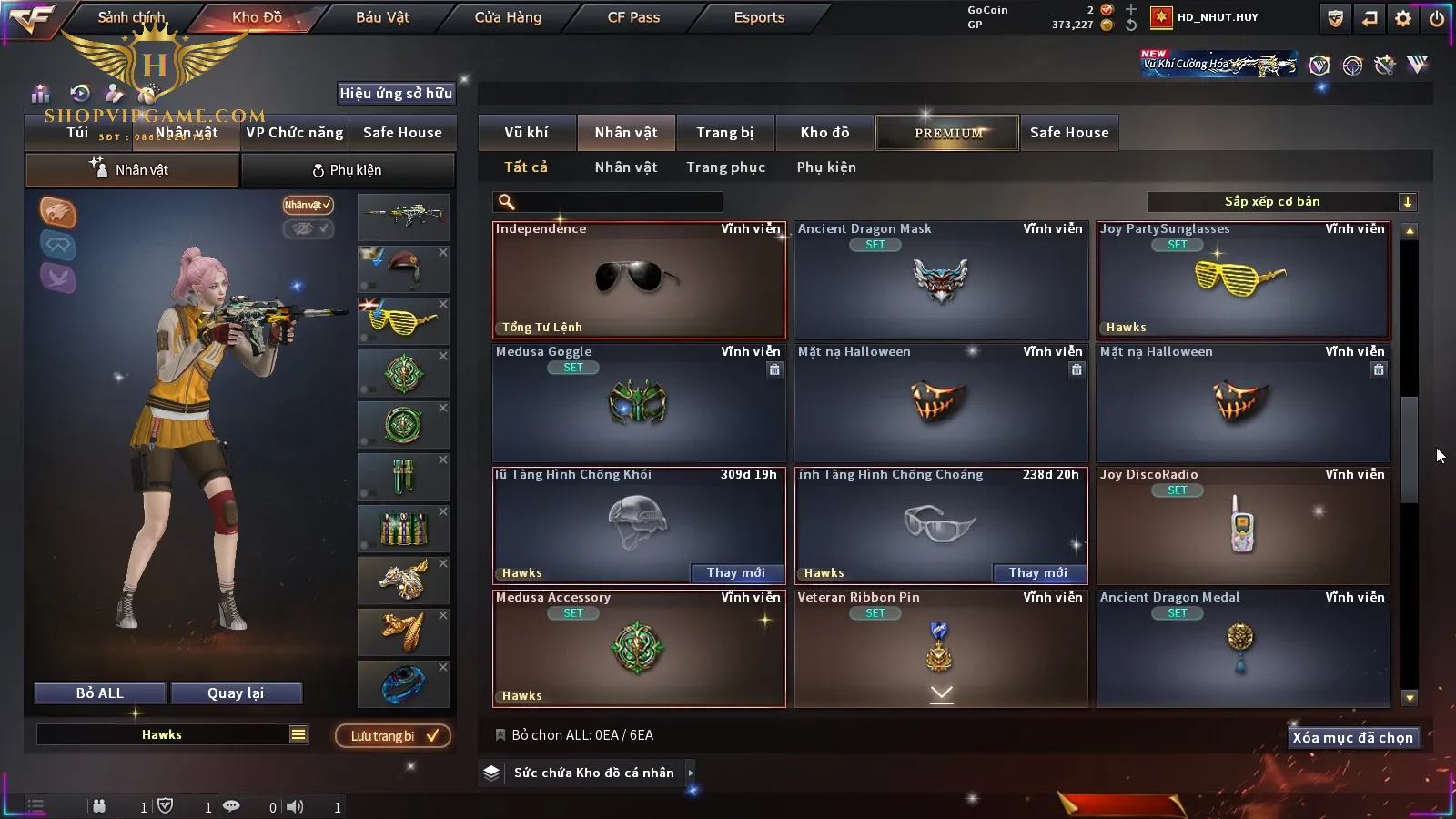Show the Phụ kiện subcategory
The image size is (1456, 819).
[x=826, y=167]
